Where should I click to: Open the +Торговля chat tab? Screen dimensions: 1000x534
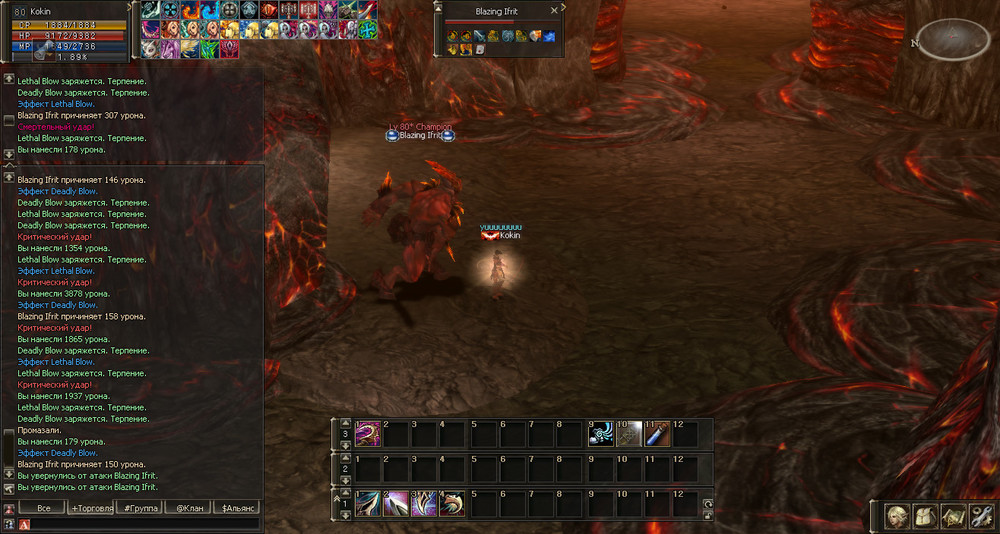[92, 508]
